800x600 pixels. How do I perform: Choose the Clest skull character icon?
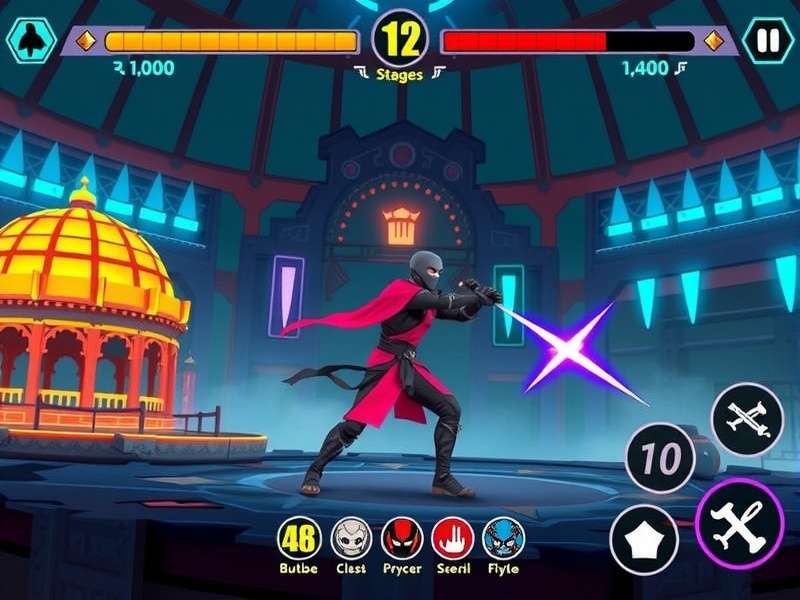[351, 538]
